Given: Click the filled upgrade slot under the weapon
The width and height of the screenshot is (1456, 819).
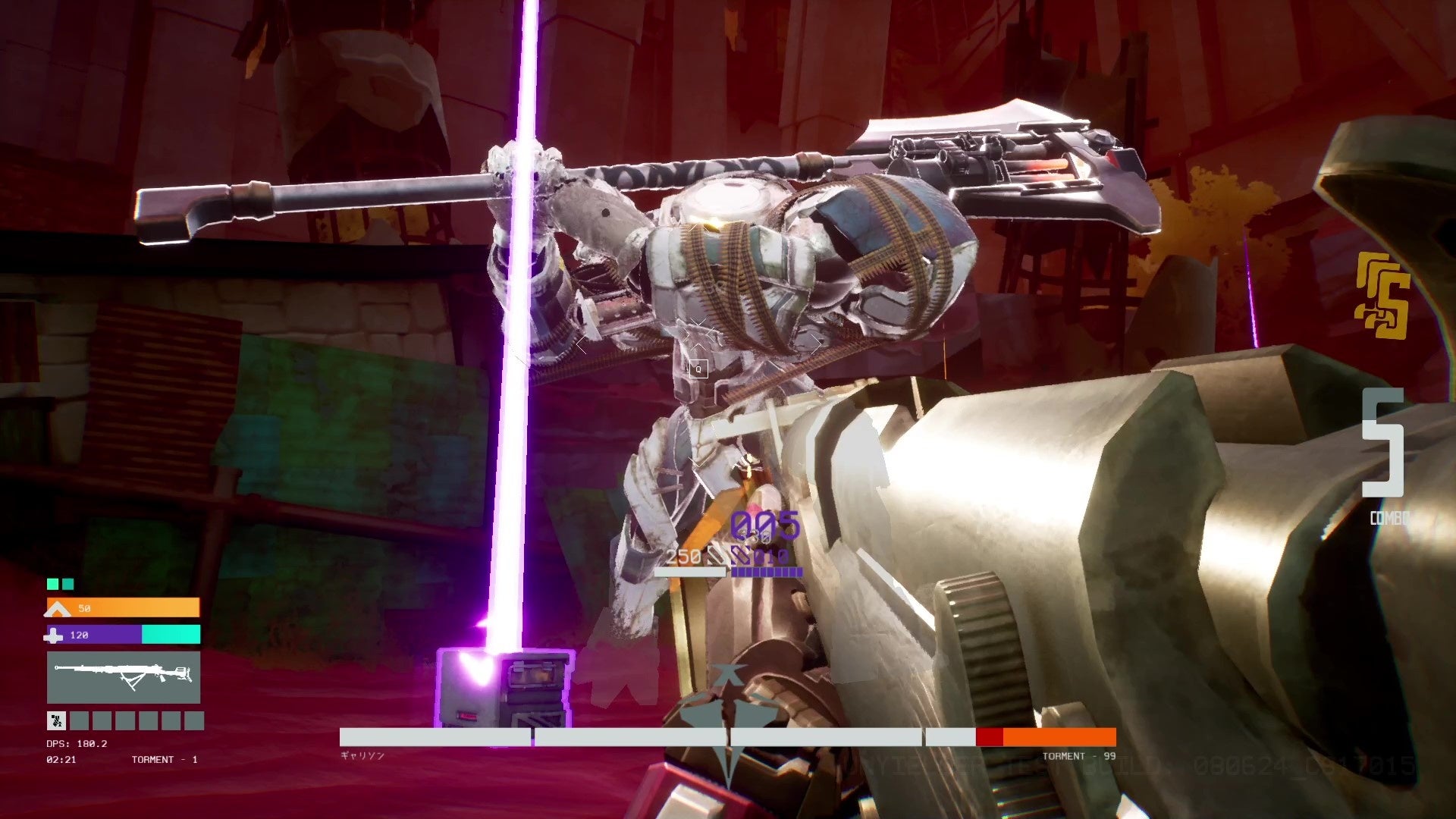Looking at the screenshot, I should (56, 720).
